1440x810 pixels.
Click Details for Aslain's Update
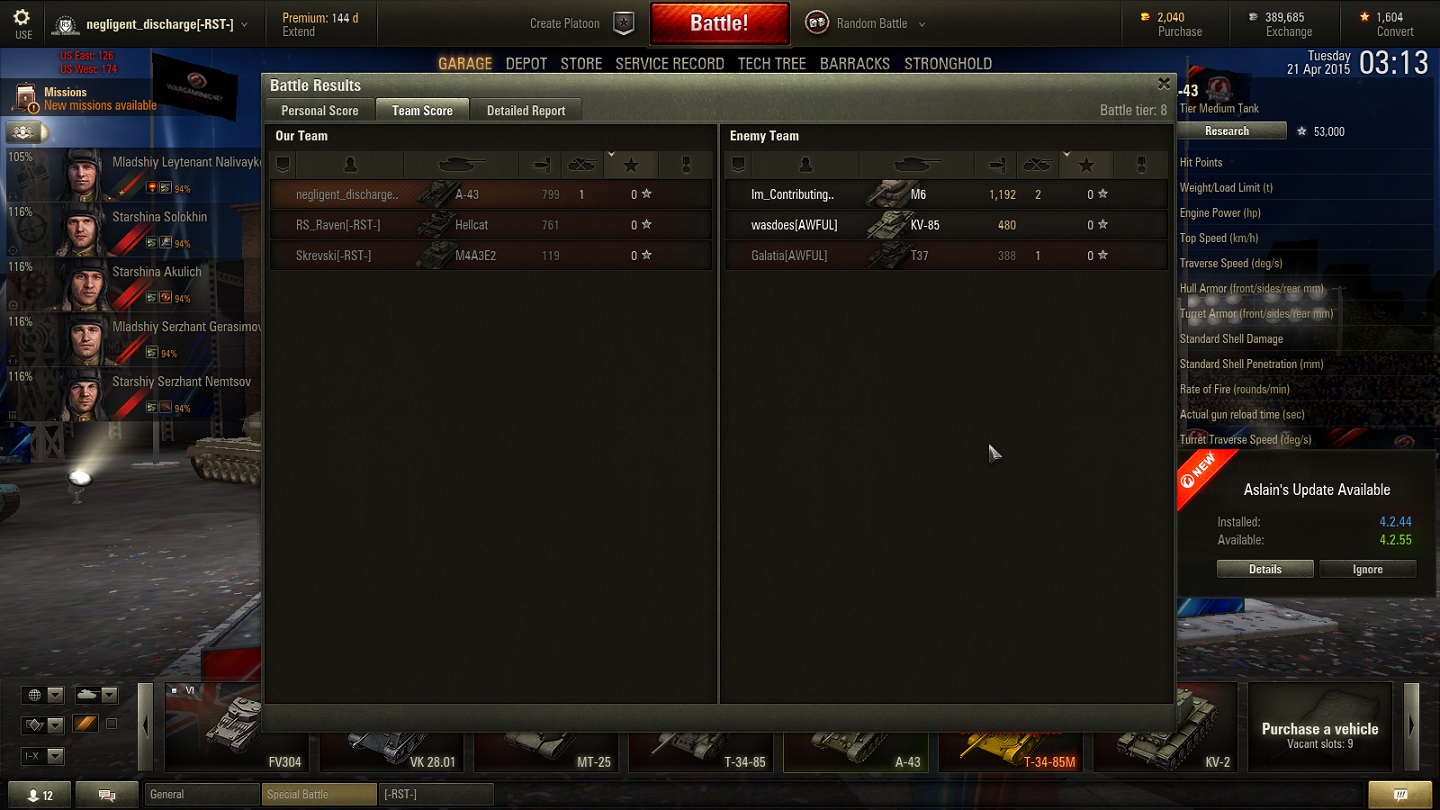[1264, 569]
